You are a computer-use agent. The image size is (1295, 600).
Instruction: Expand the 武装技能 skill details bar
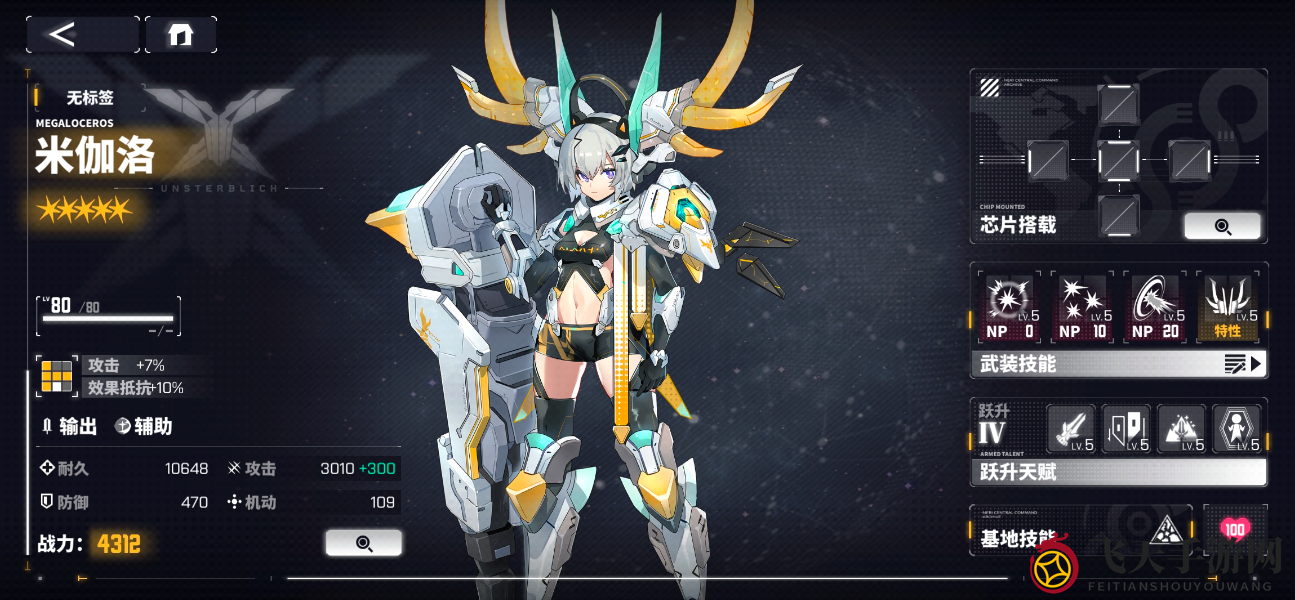click(x=1118, y=364)
